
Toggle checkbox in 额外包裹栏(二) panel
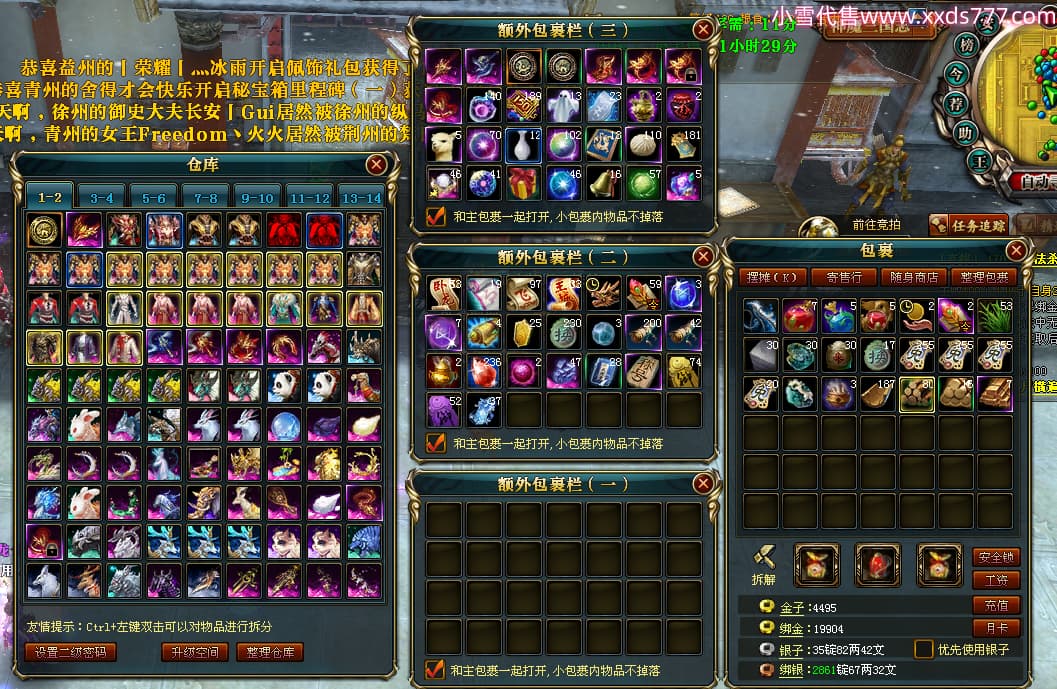coord(436,443)
